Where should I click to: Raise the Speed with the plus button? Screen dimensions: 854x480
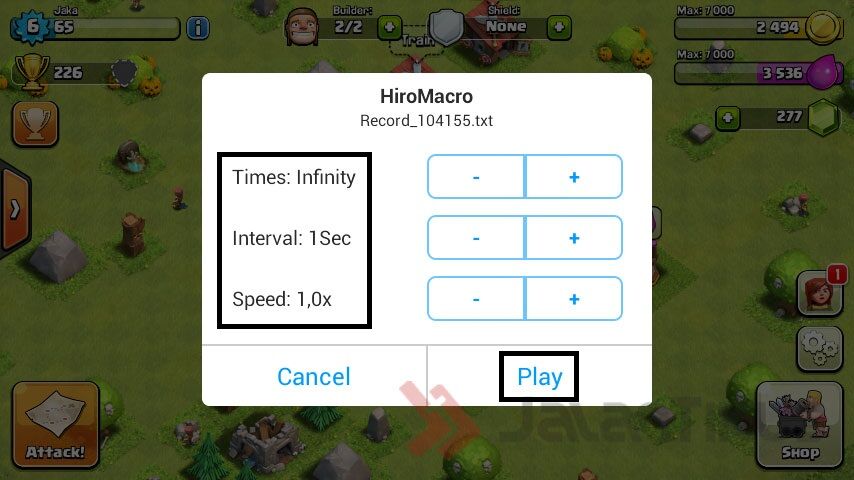tap(574, 299)
